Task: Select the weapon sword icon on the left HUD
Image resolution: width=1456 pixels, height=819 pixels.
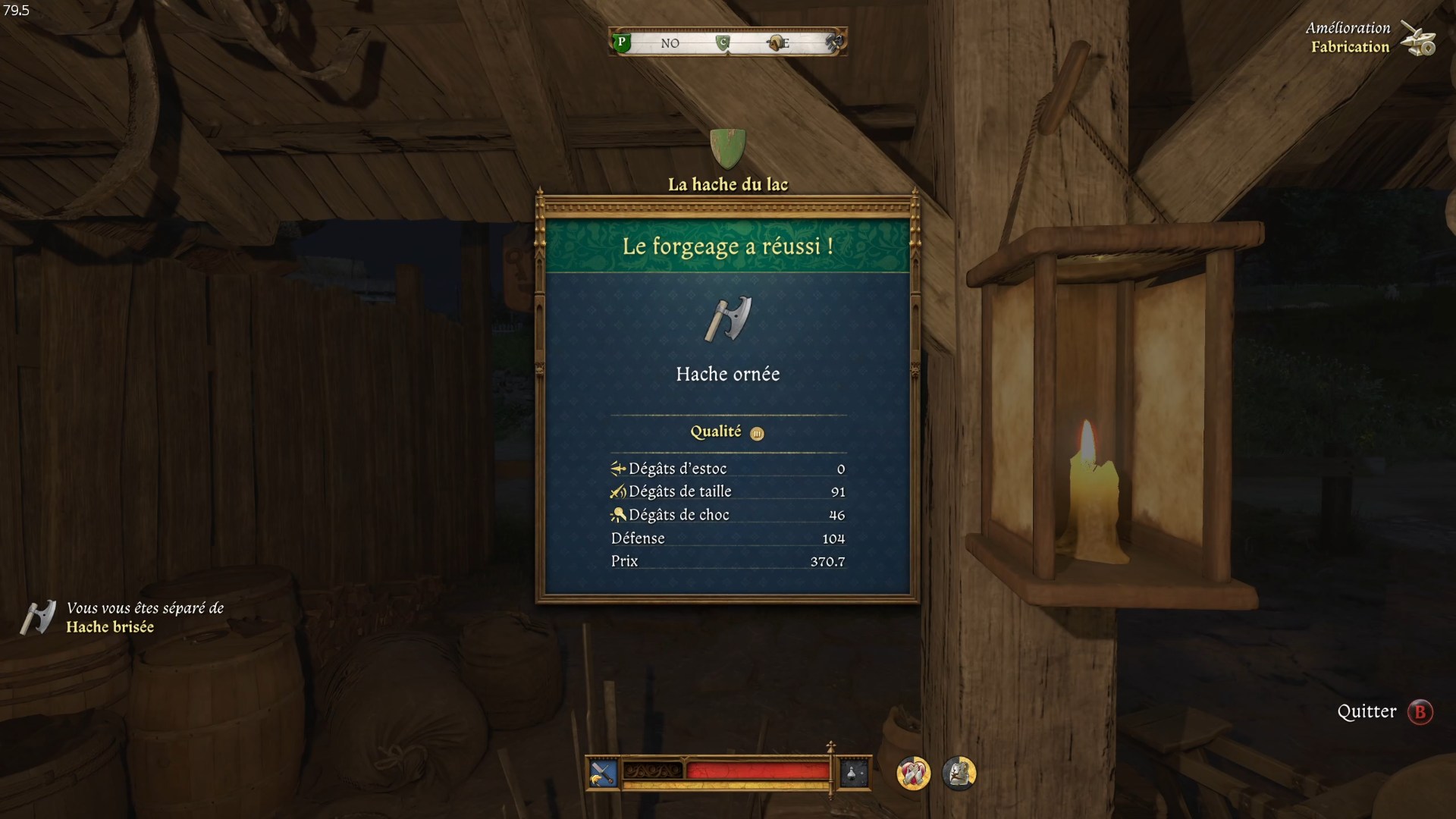Action: [603, 773]
